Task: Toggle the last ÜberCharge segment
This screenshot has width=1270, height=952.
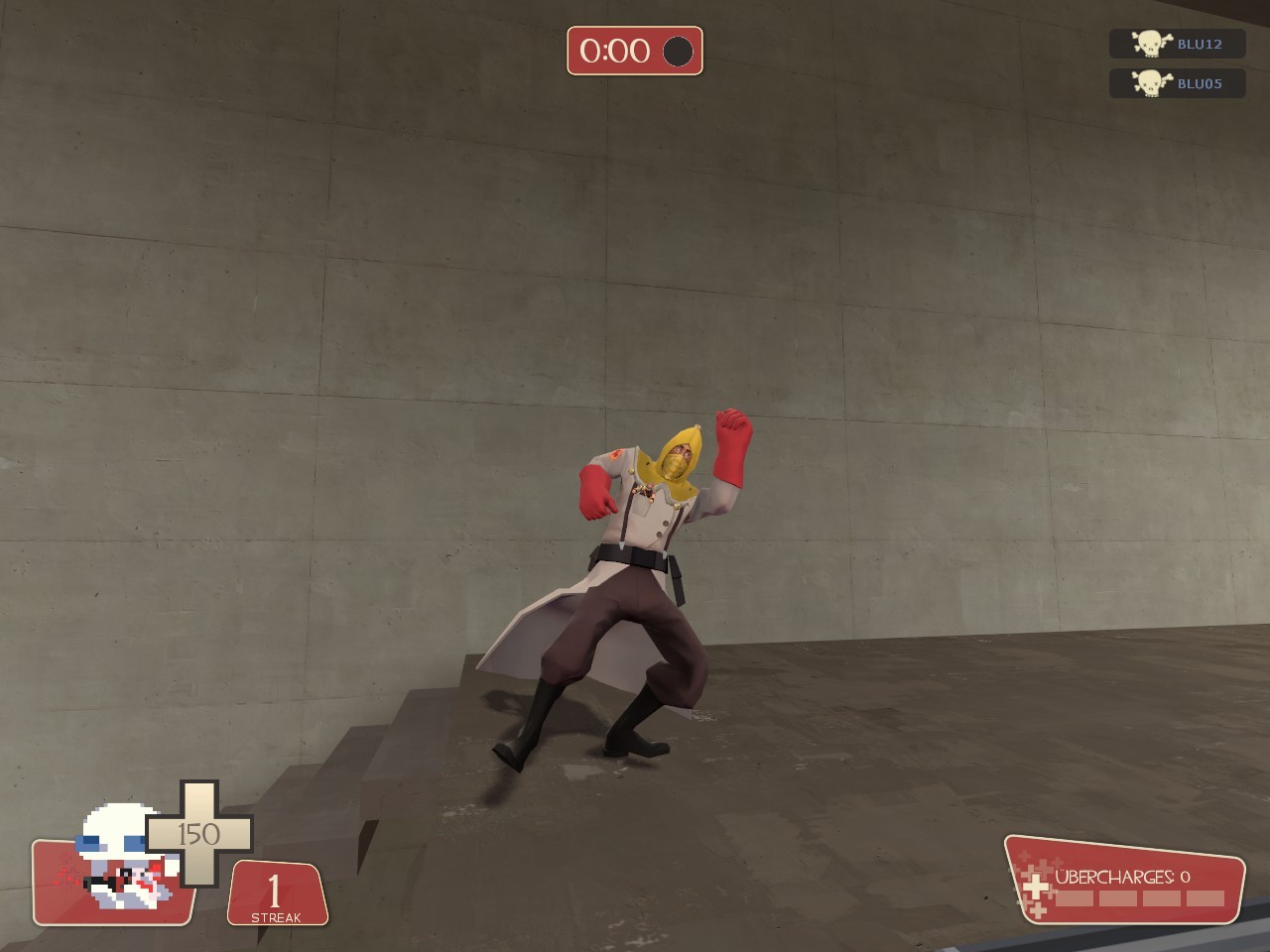Action: (1205, 897)
